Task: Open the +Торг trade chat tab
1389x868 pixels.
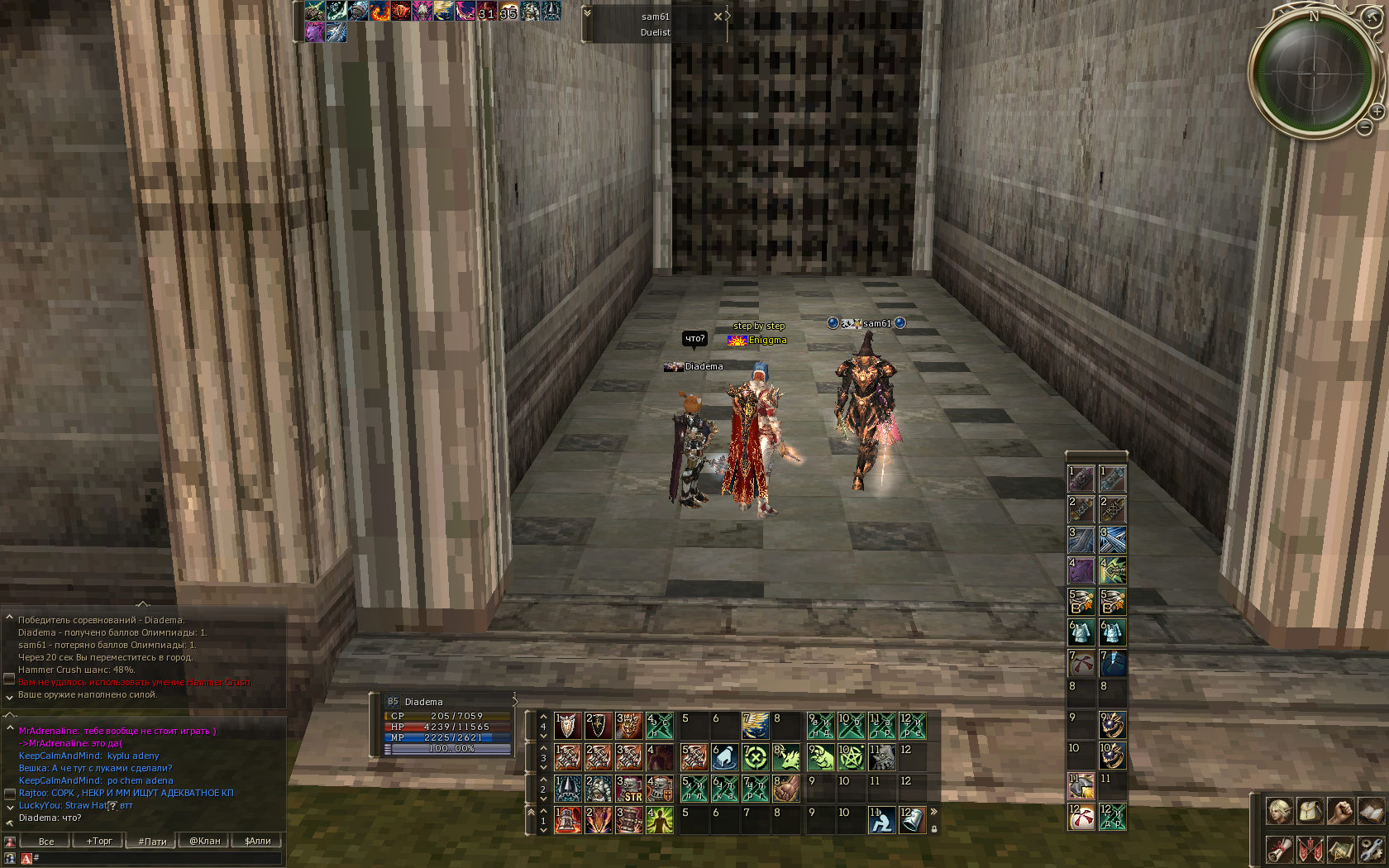Action: 99,841
